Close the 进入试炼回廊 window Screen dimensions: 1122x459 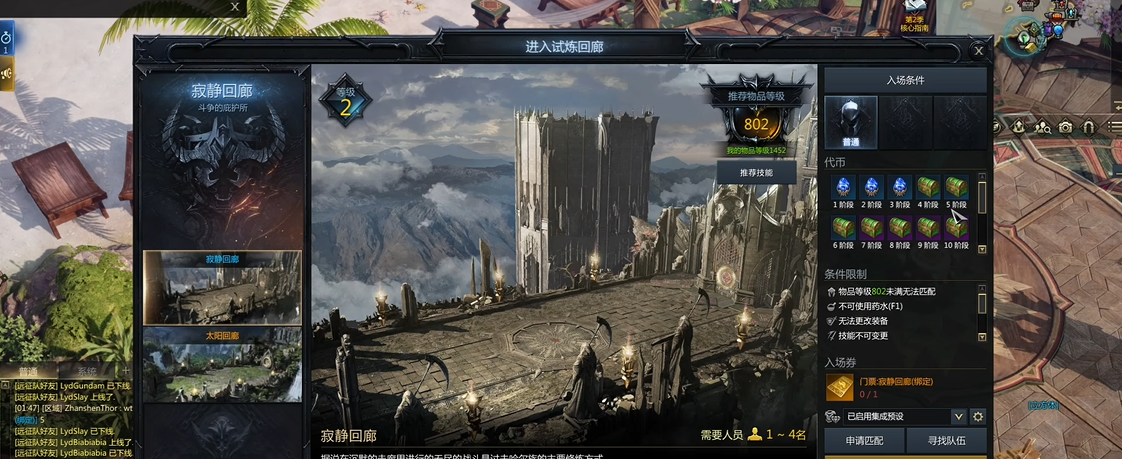point(978,50)
